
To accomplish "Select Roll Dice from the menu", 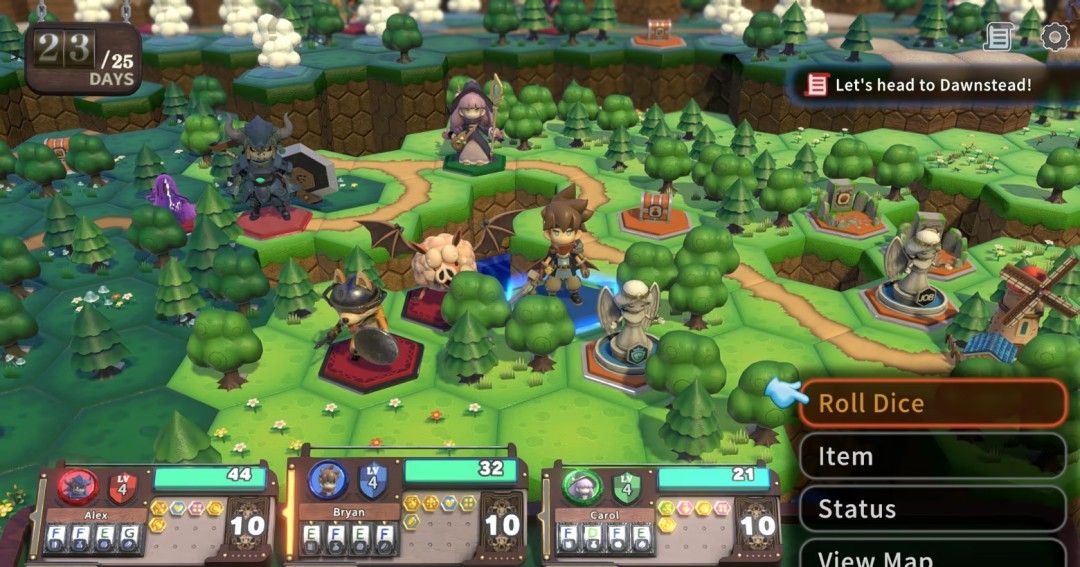I will click(933, 403).
